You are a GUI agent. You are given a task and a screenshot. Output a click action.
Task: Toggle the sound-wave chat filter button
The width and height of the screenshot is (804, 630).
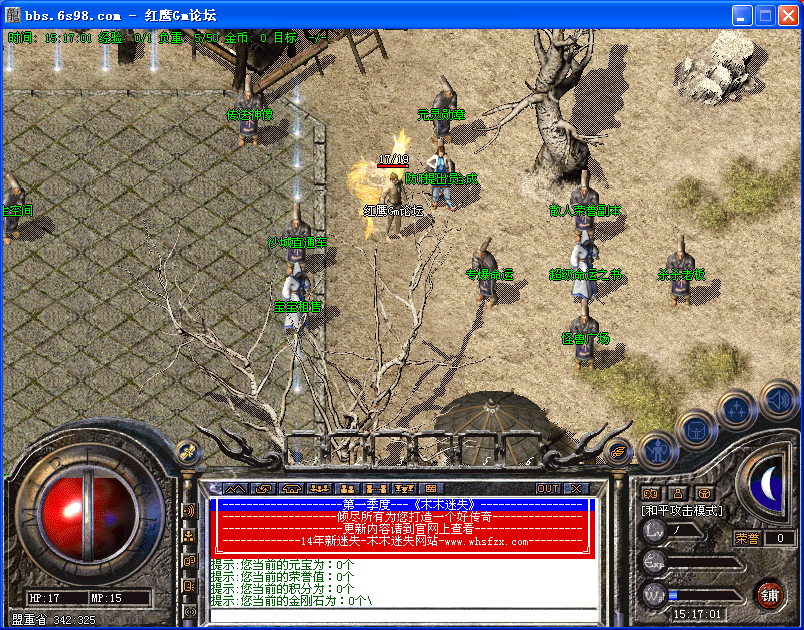click(x=188, y=511)
